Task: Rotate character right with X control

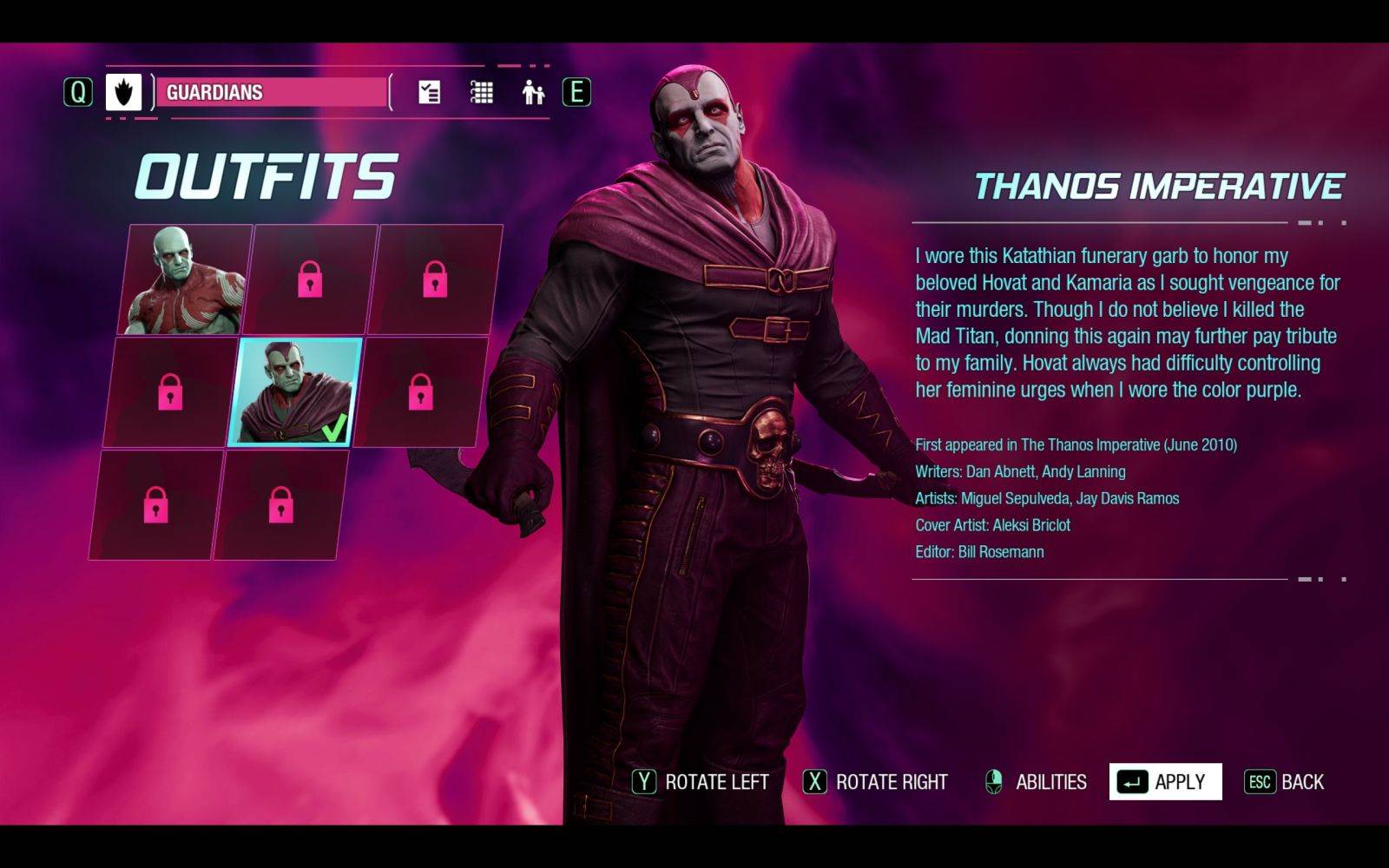Action: (814, 781)
